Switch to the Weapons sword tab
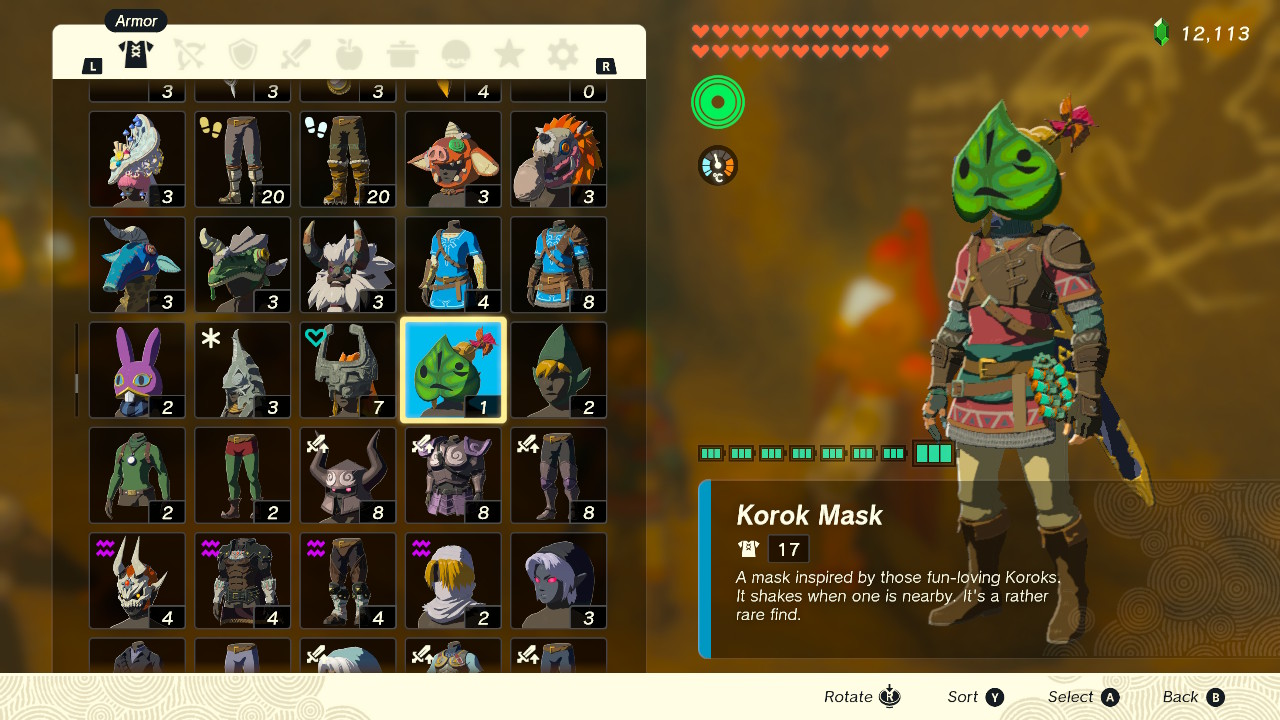 point(296,53)
